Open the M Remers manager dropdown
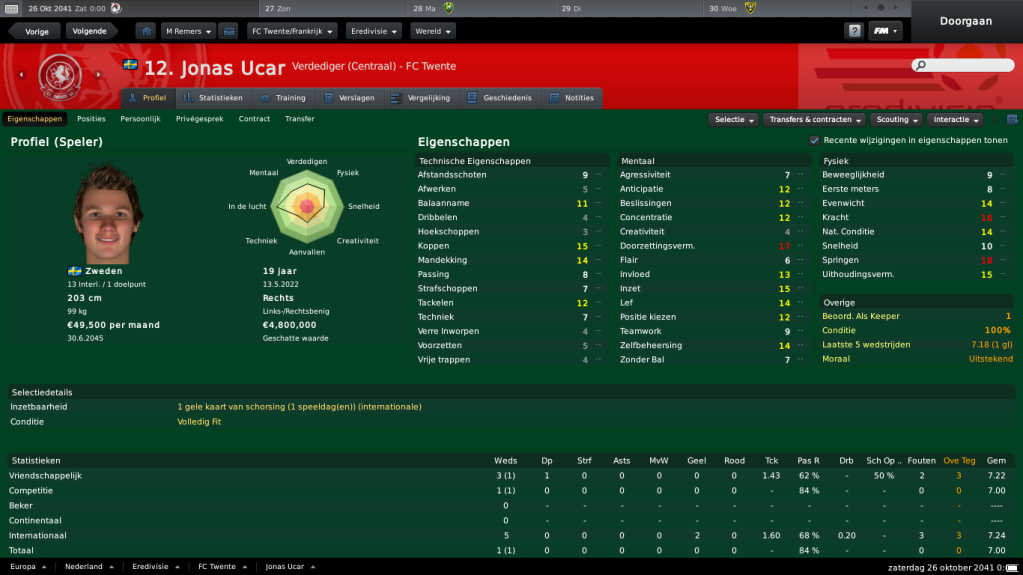This screenshot has width=1023, height=575. click(188, 31)
